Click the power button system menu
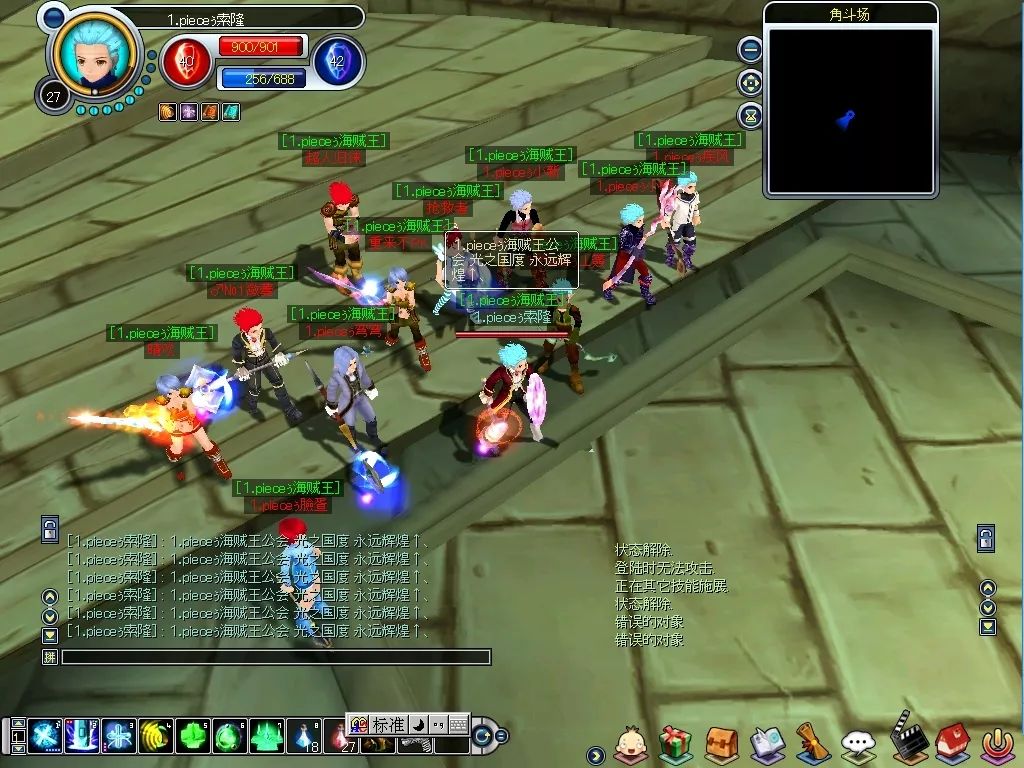 (x=995, y=743)
